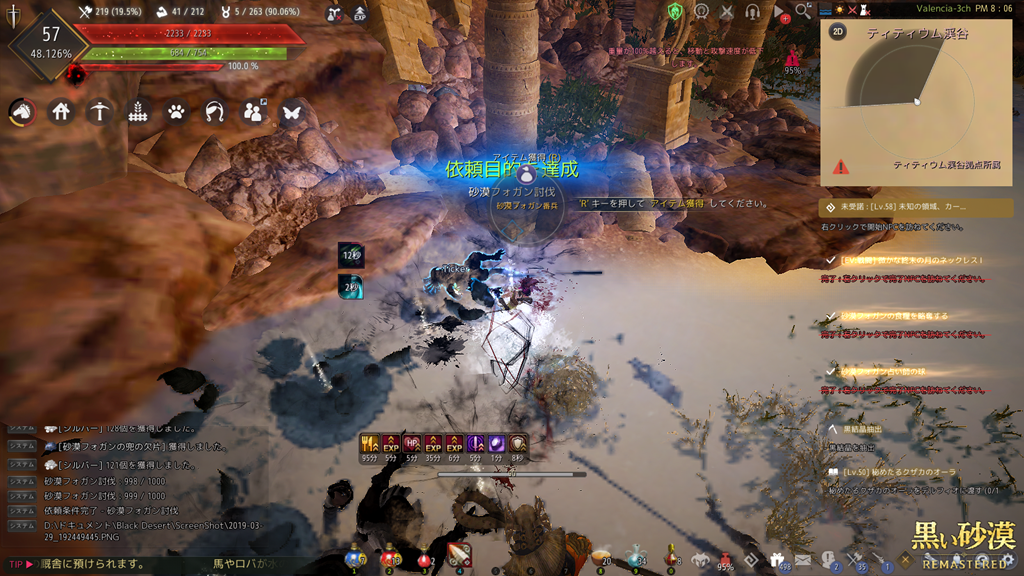Click the butterfly fairy icon
Screen dimensions: 1024x576
click(x=291, y=111)
